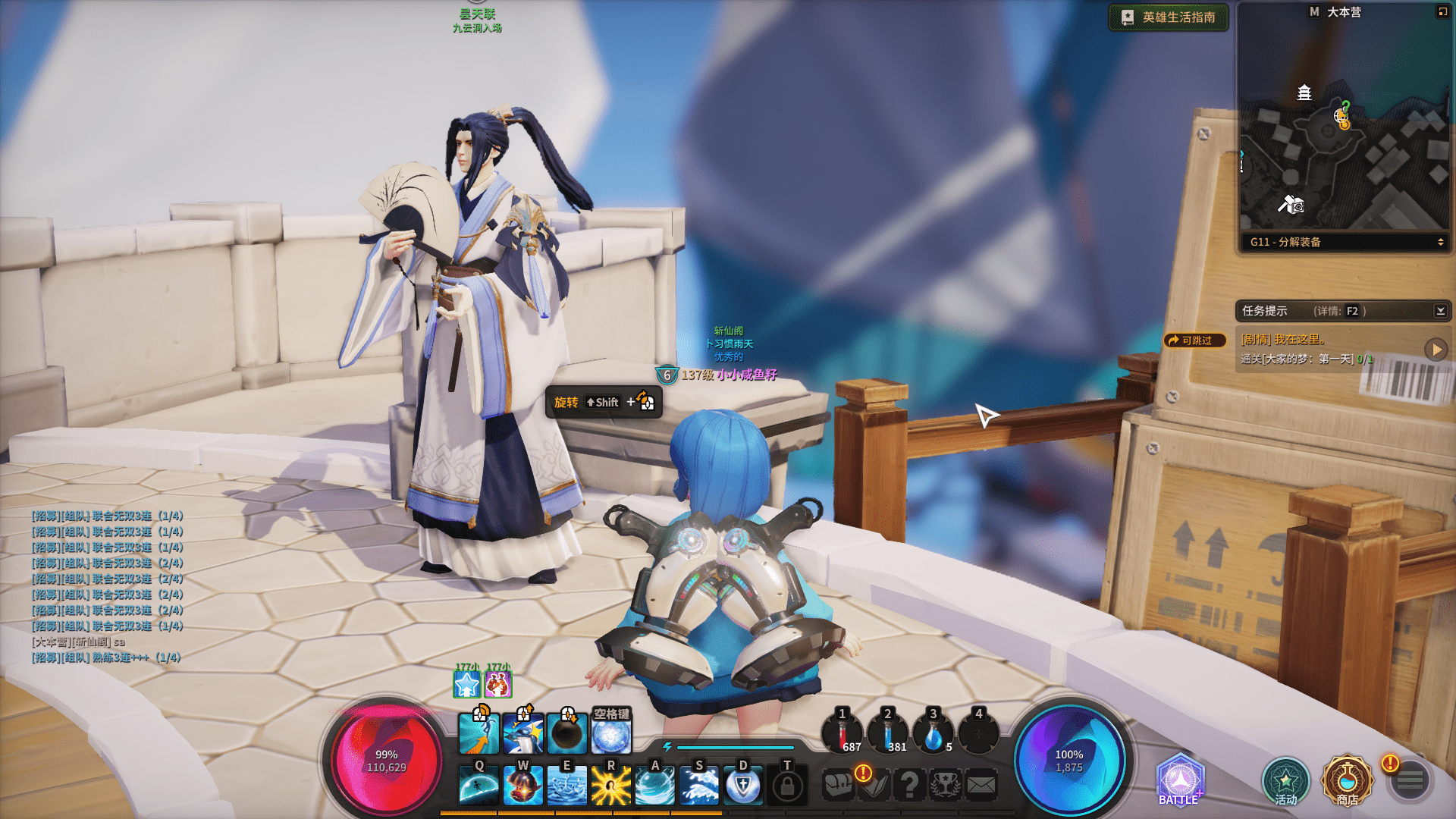Open the trophy achievements icon
The width and height of the screenshot is (1456, 819).
pos(945,785)
